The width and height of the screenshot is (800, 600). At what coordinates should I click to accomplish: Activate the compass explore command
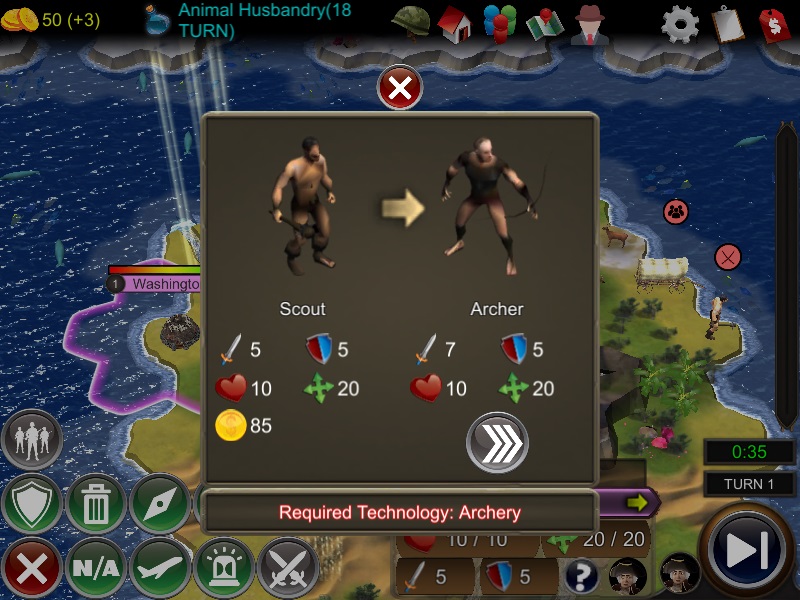(x=160, y=504)
